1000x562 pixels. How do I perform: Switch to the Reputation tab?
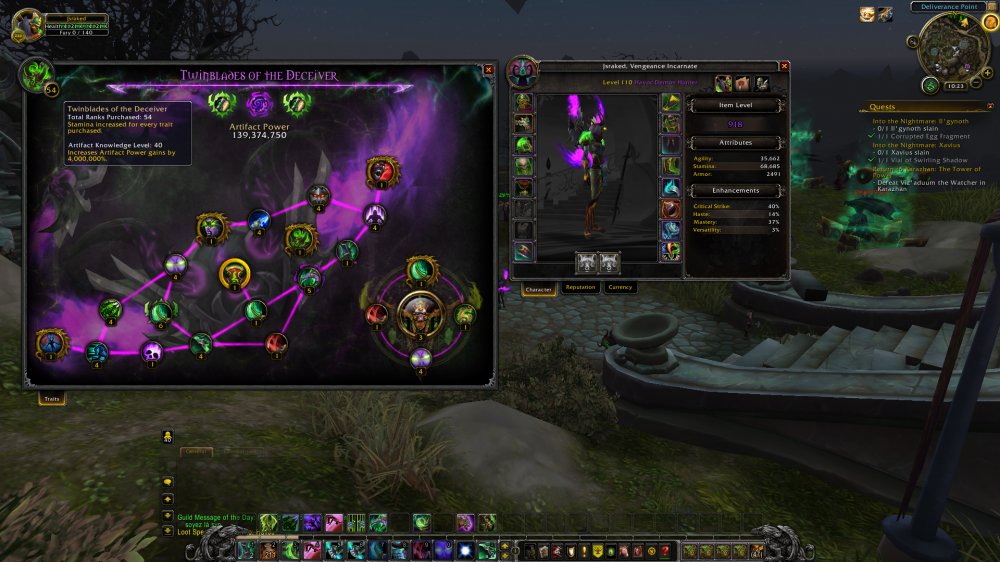pyautogui.click(x=580, y=288)
